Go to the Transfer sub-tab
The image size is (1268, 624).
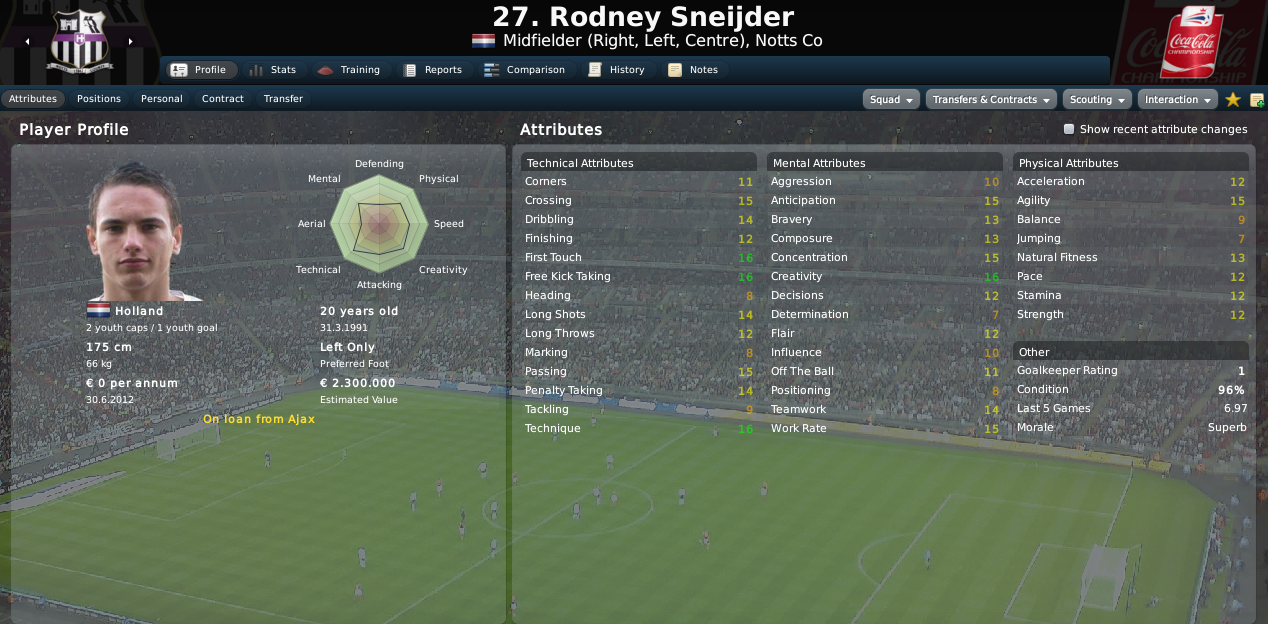coord(283,99)
